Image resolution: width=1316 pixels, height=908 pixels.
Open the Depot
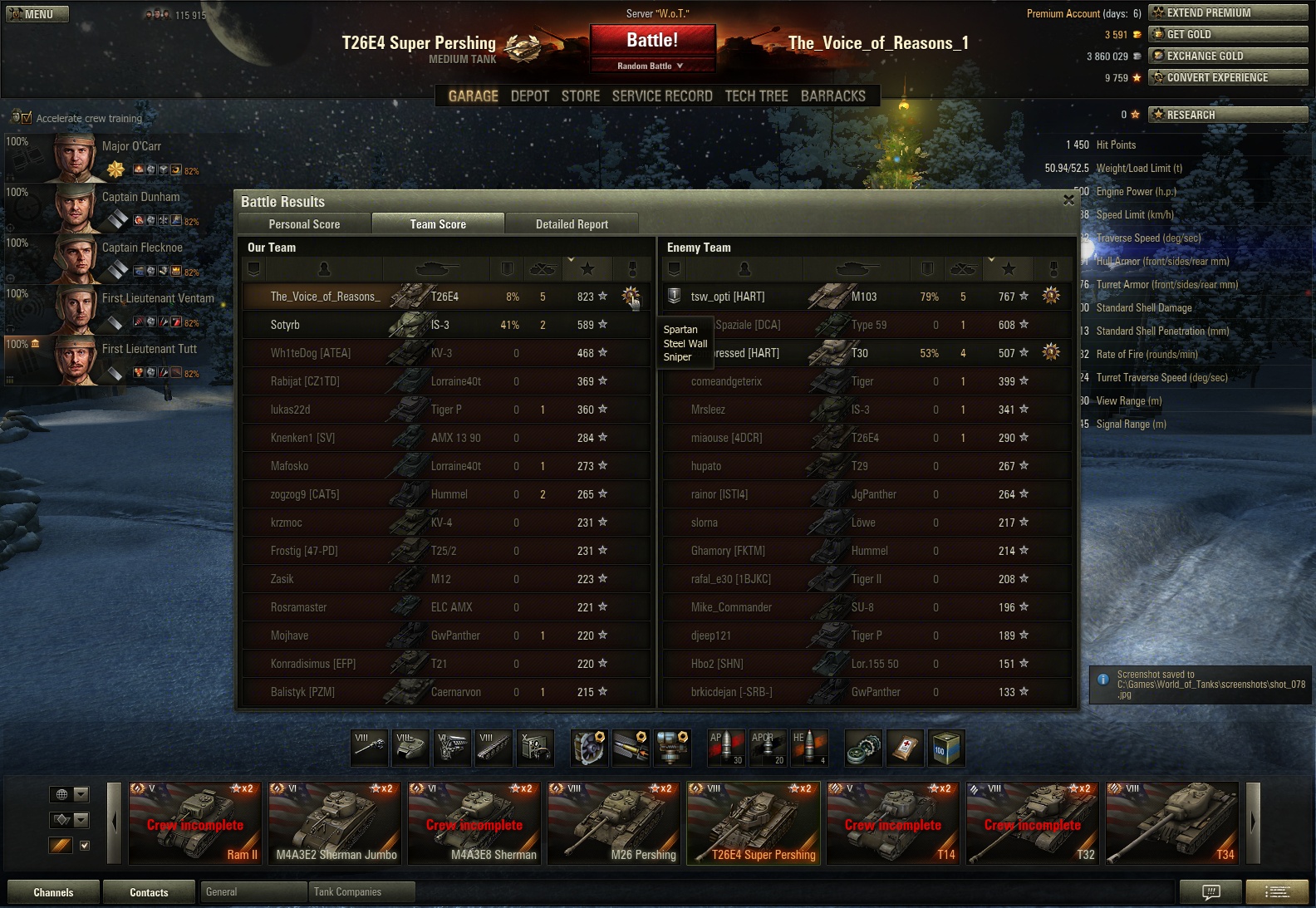click(529, 96)
